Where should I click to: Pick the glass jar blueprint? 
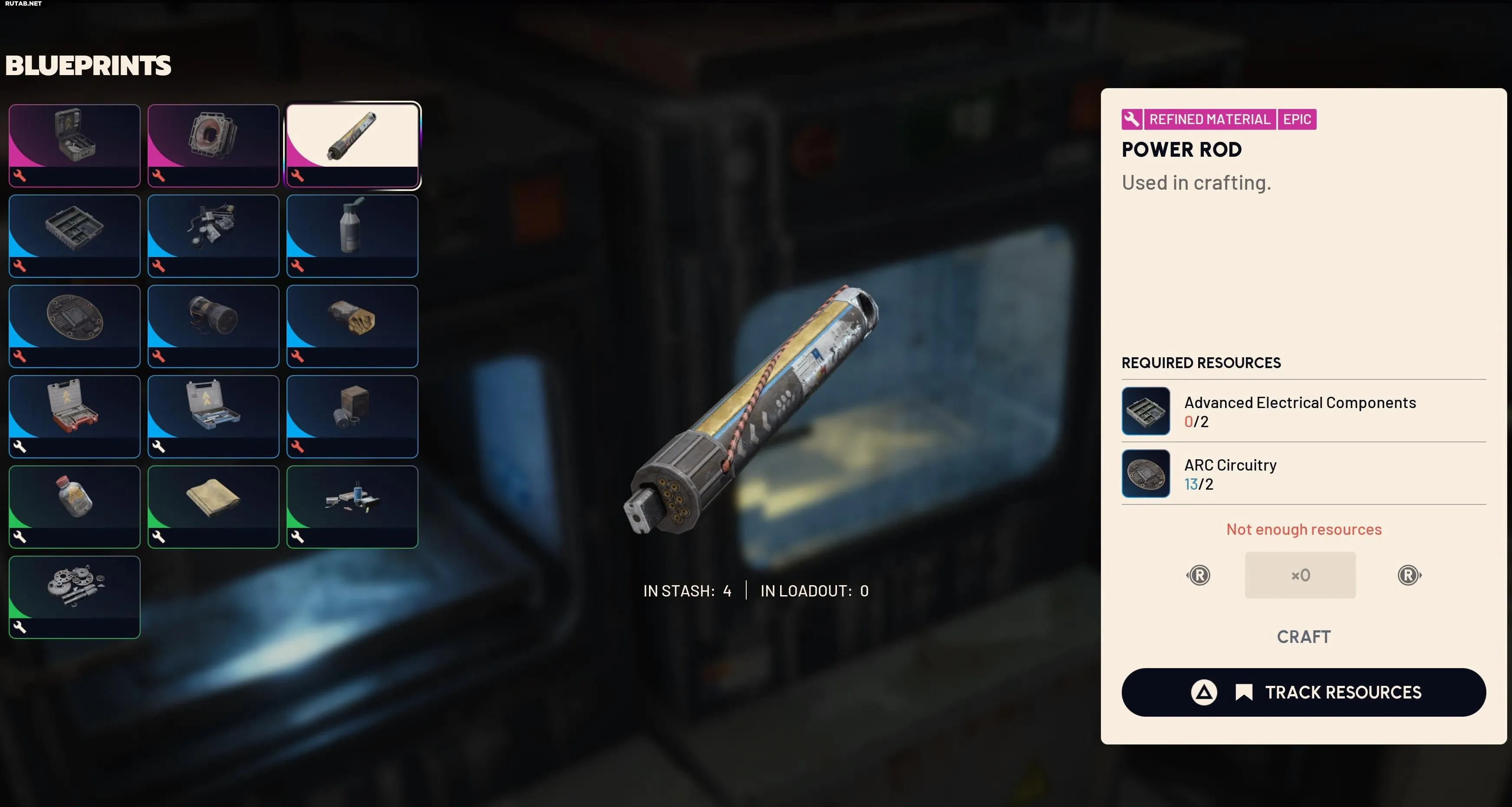pyautogui.click(x=75, y=507)
